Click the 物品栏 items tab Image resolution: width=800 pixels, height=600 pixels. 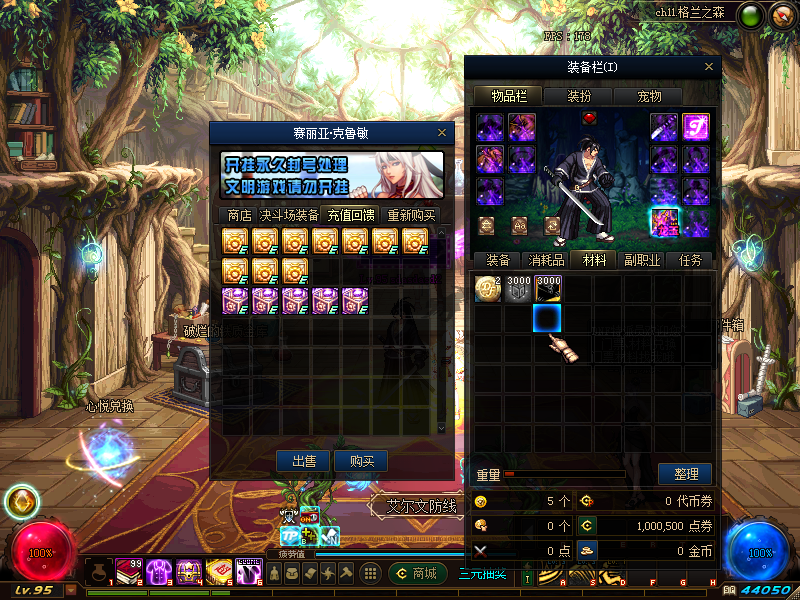coord(508,96)
